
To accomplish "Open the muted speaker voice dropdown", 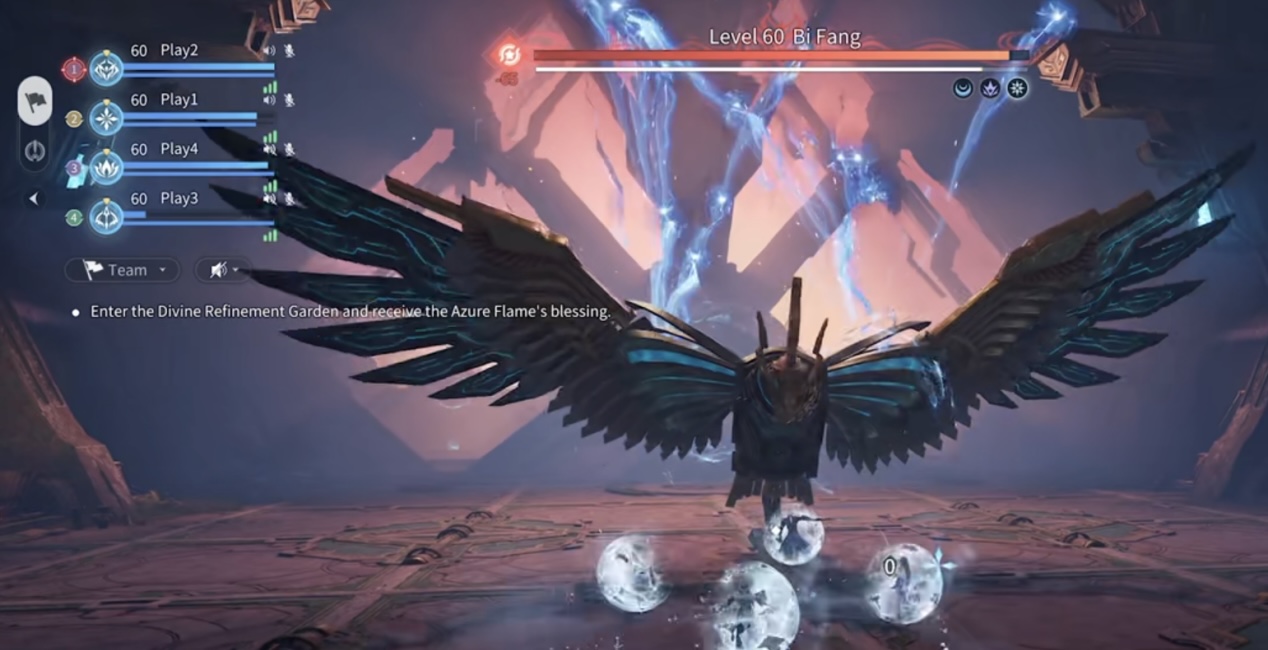I will click(x=222, y=270).
